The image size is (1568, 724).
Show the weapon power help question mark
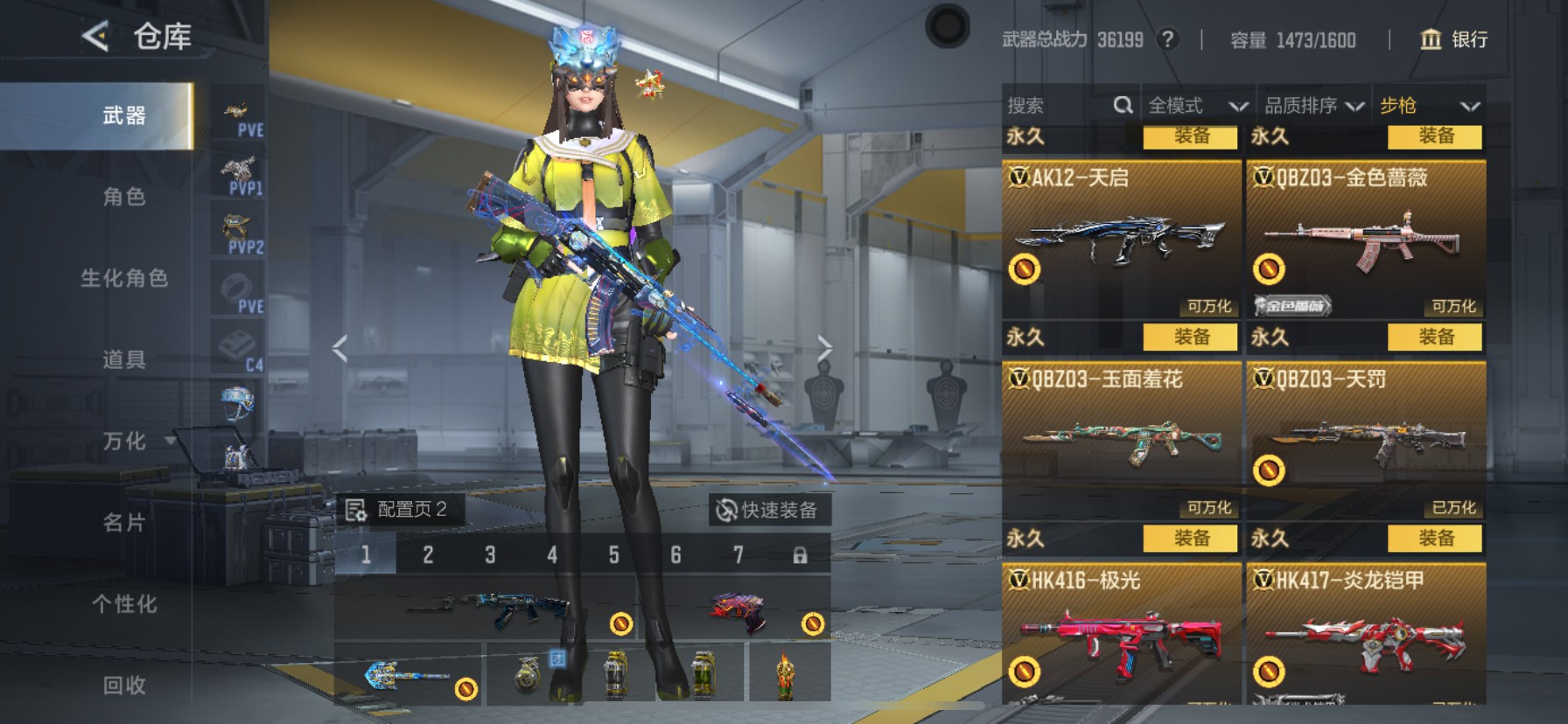click(x=1167, y=39)
